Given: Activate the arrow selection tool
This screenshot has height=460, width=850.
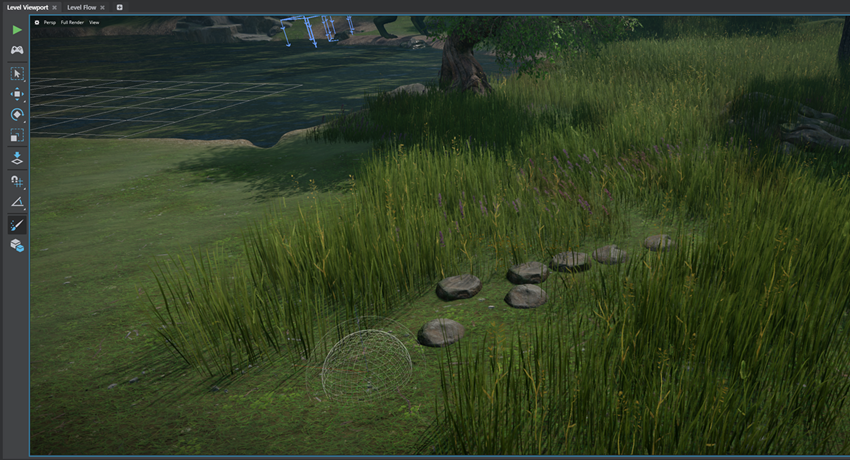Looking at the screenshot, I should (x=17, y=74).
